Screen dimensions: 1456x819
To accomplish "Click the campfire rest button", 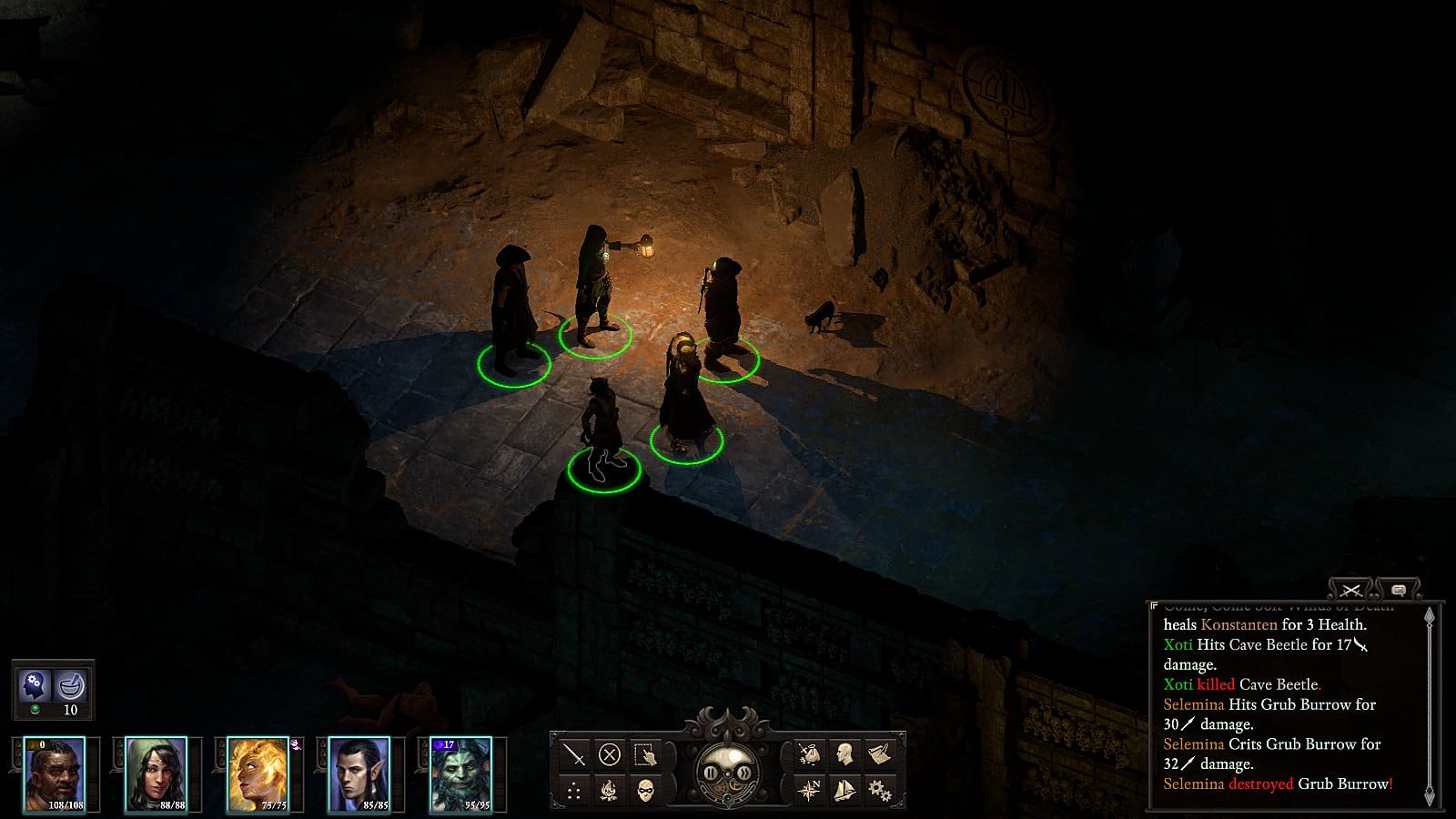I will pos(610,790).
